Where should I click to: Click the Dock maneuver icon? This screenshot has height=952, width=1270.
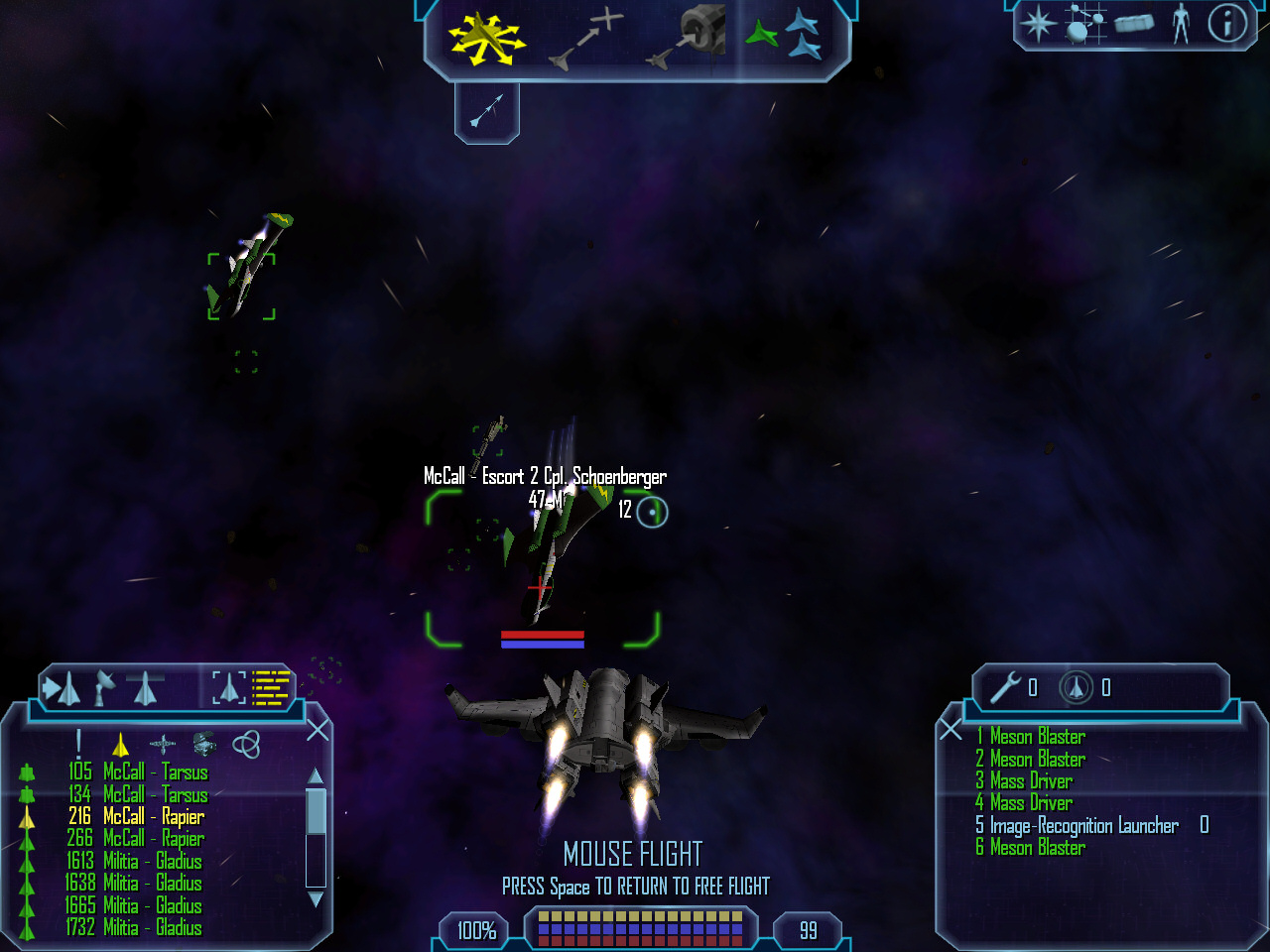coord(688,38)
